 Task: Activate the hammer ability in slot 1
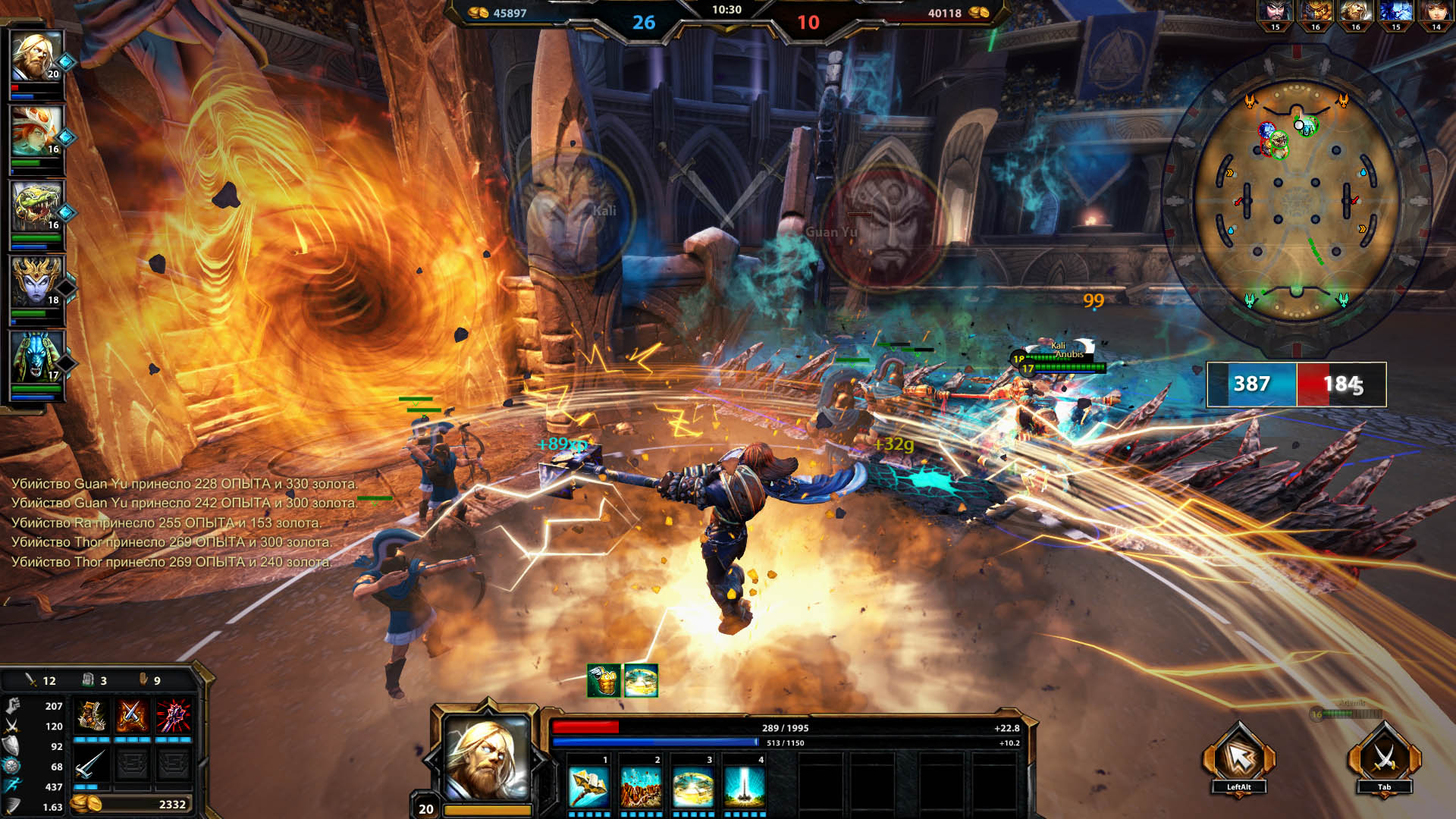coord(589,787)
